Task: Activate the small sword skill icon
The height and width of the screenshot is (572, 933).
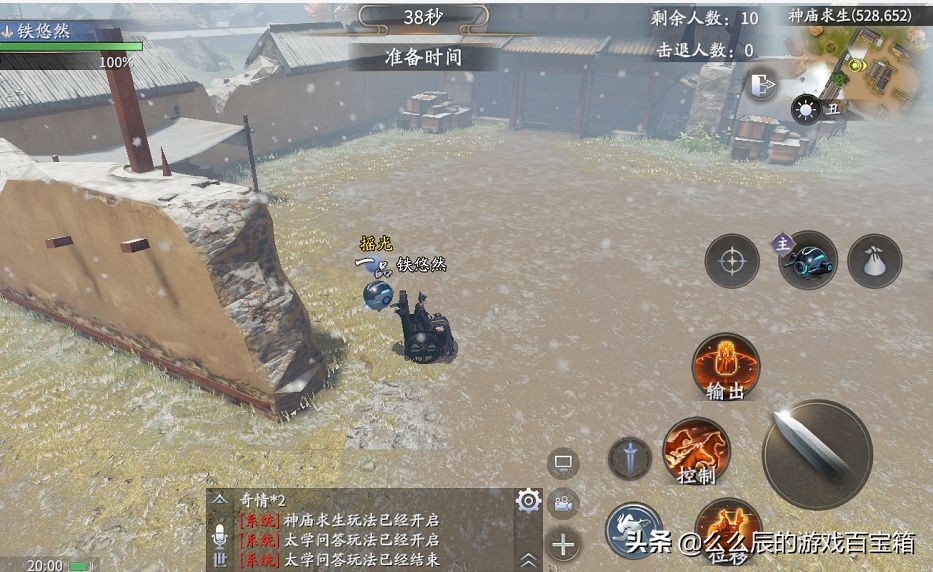Action: (x=630, y=459)
